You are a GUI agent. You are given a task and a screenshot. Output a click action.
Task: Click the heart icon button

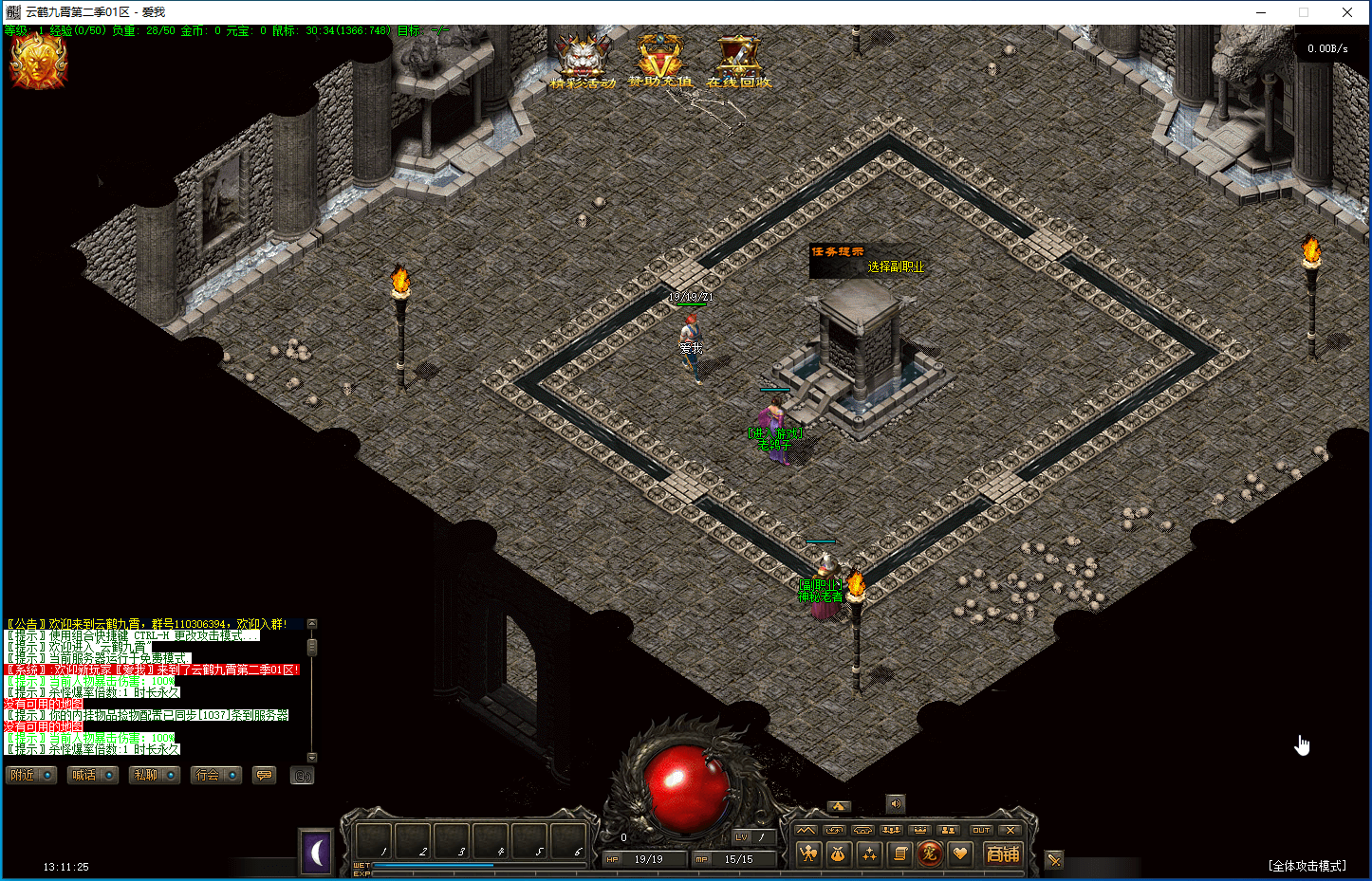point(960,854)
